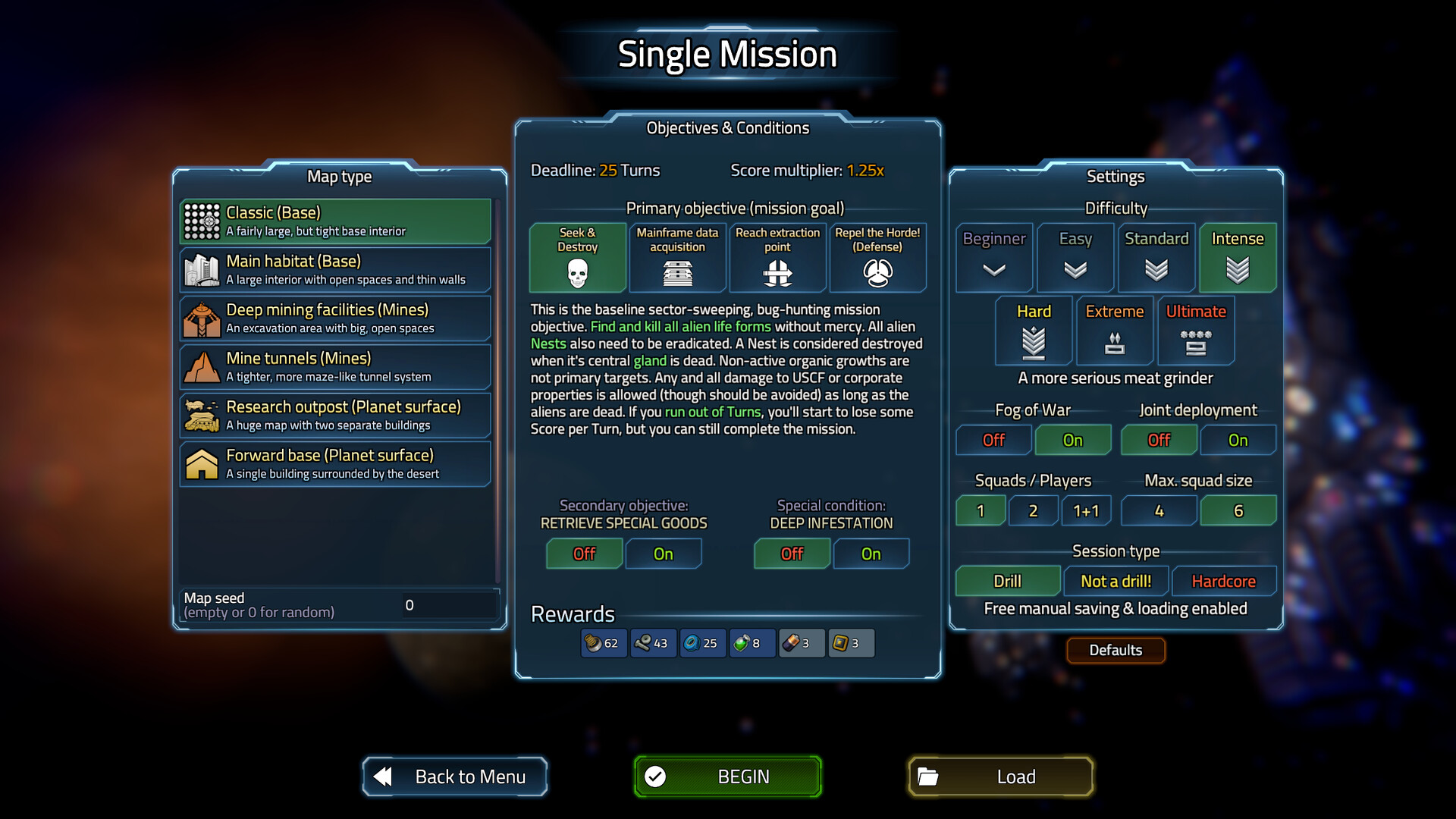Choose 1+1 for Squads / Players
Viewport: 1456px width, 819px height.
[1086, 510]
